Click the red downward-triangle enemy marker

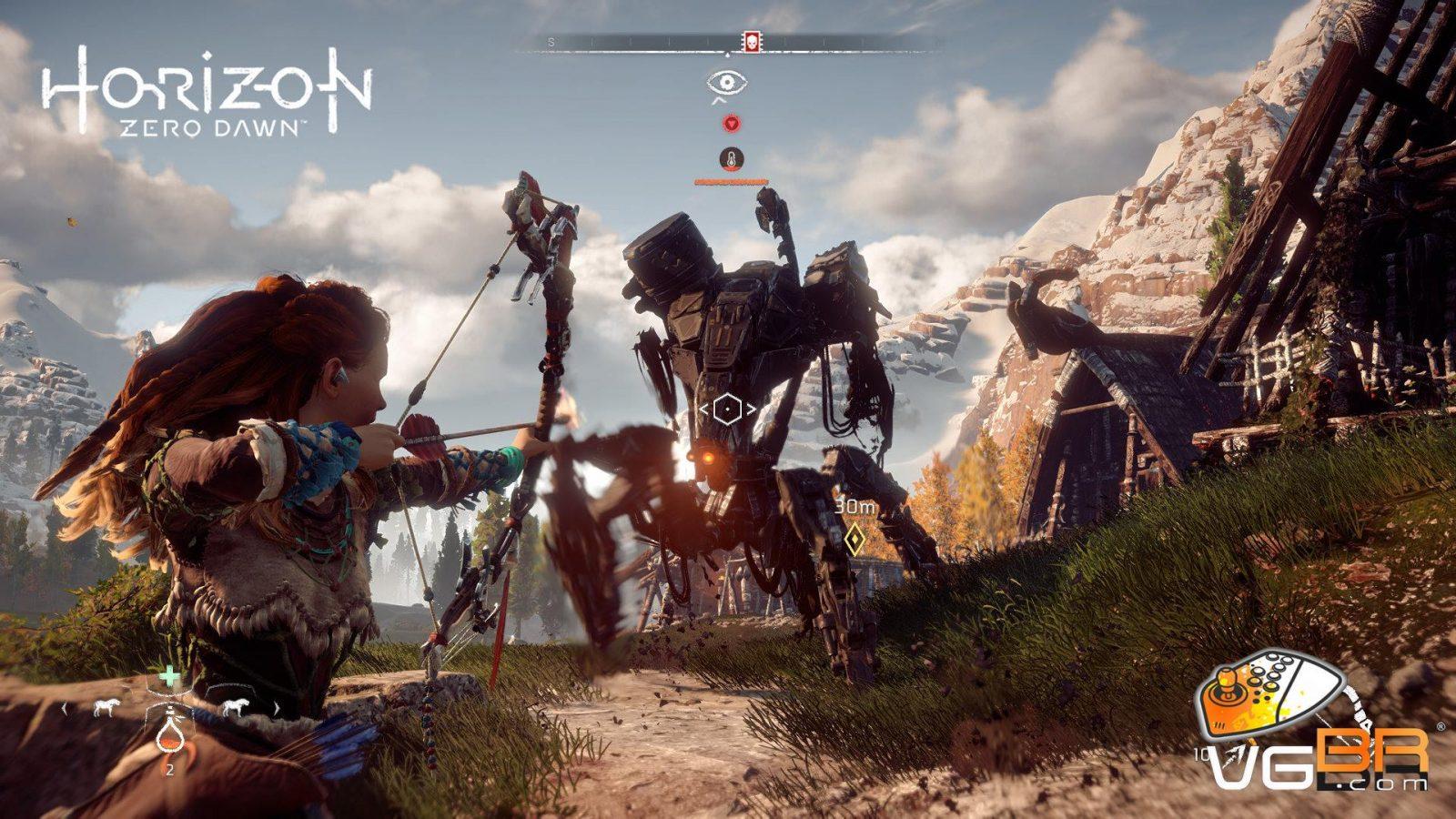tap(730, 123)
